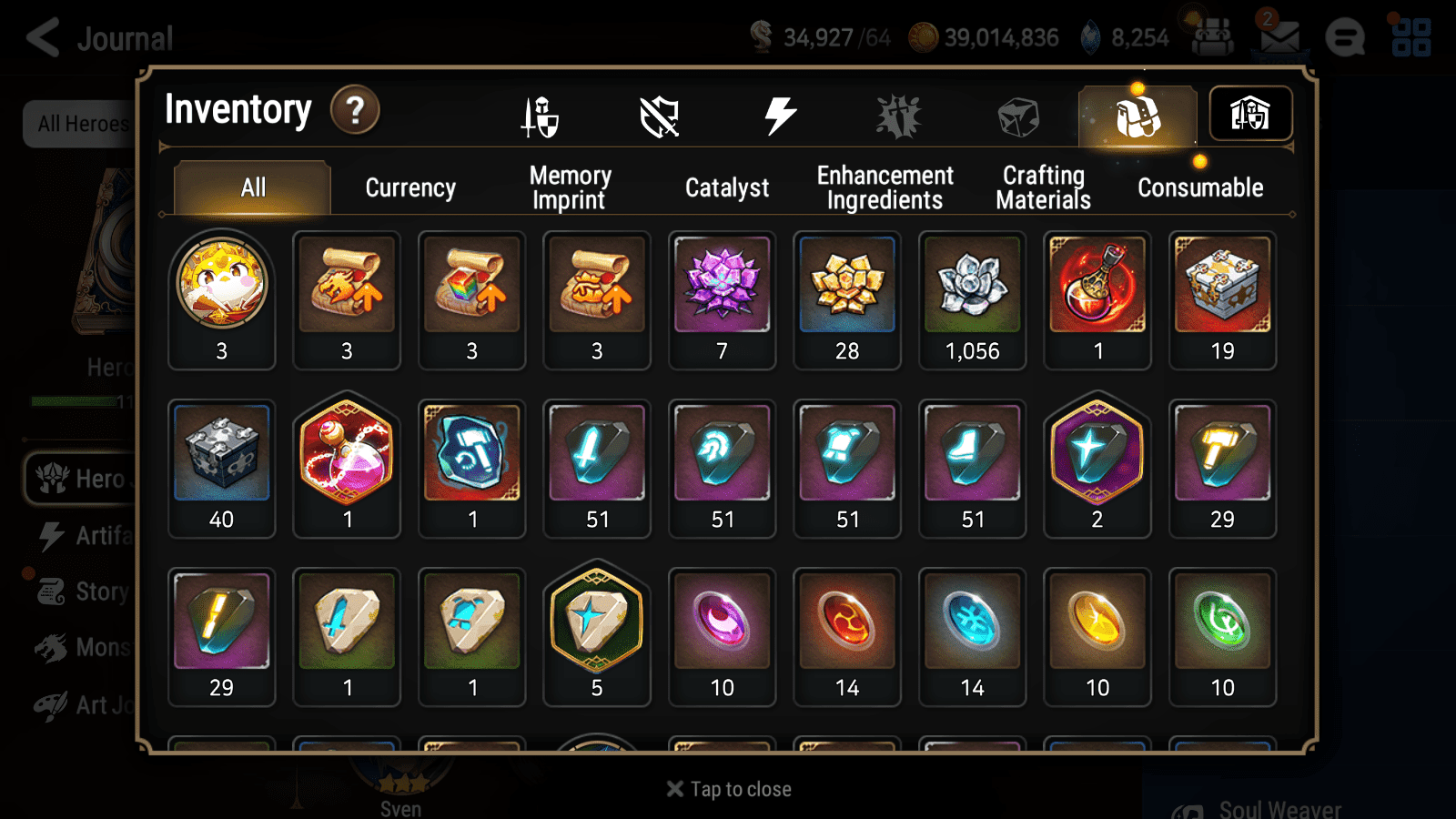Switch to the Currency tab
Screen dimensions: 1456x819
pos(410,188)
